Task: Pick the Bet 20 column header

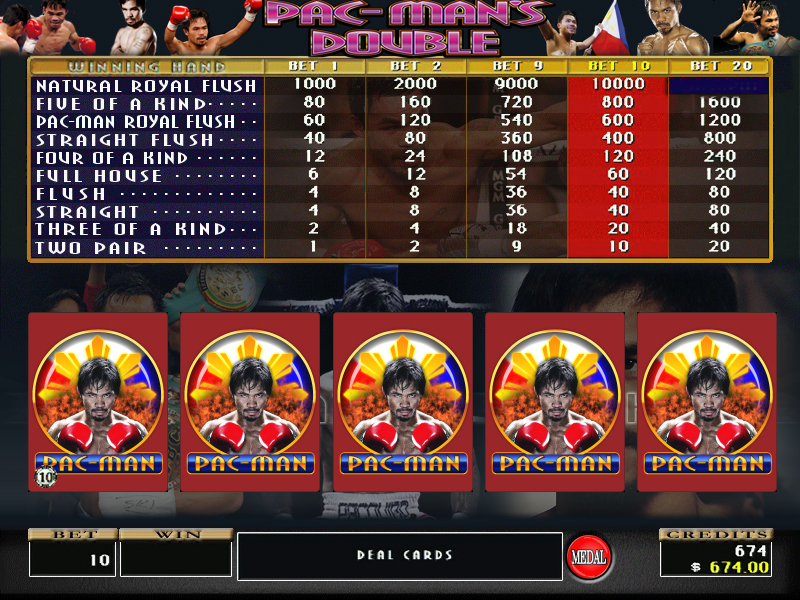Action: coord(718,66)
